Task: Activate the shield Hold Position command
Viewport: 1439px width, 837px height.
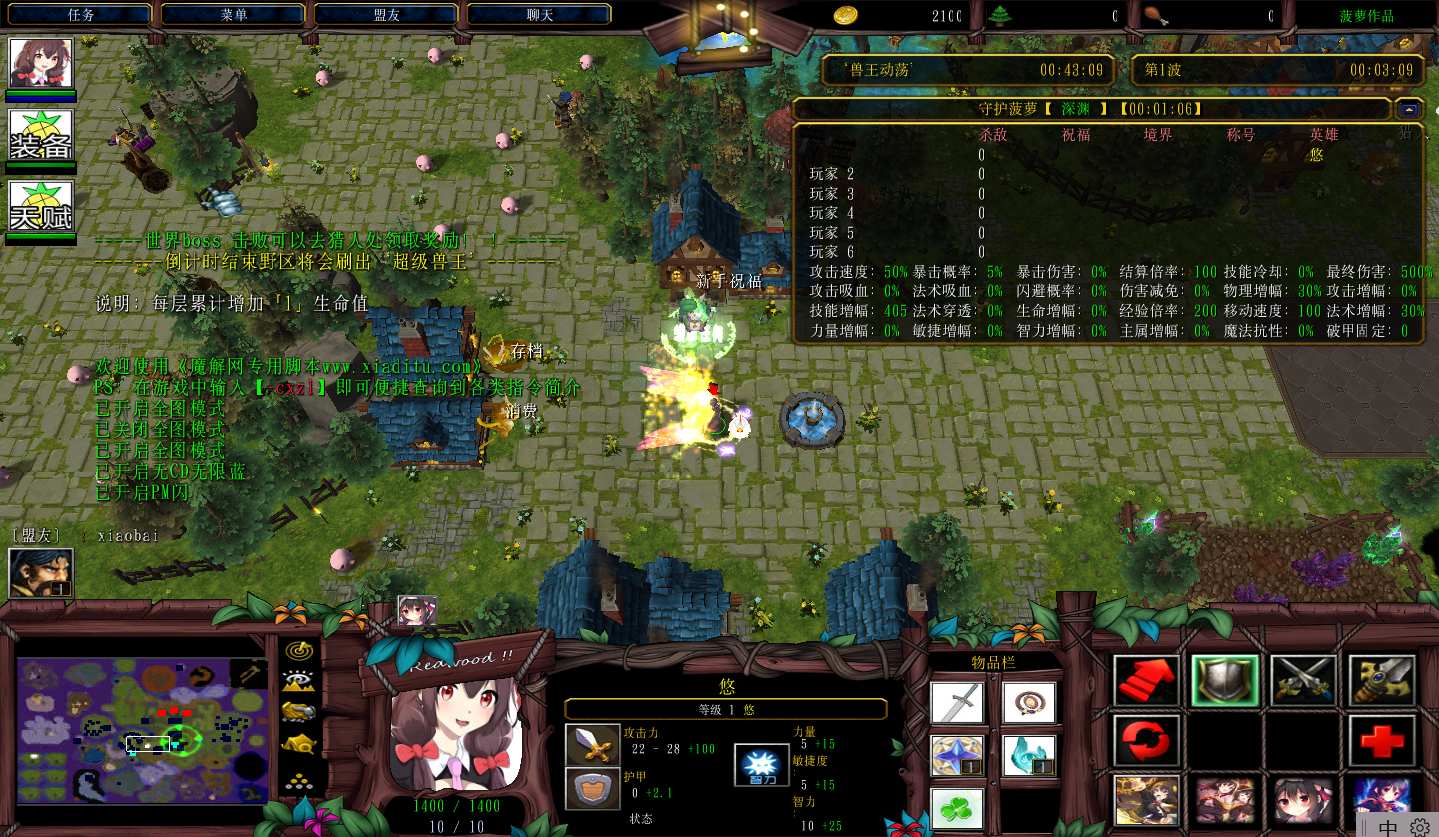Action: 1225,681
